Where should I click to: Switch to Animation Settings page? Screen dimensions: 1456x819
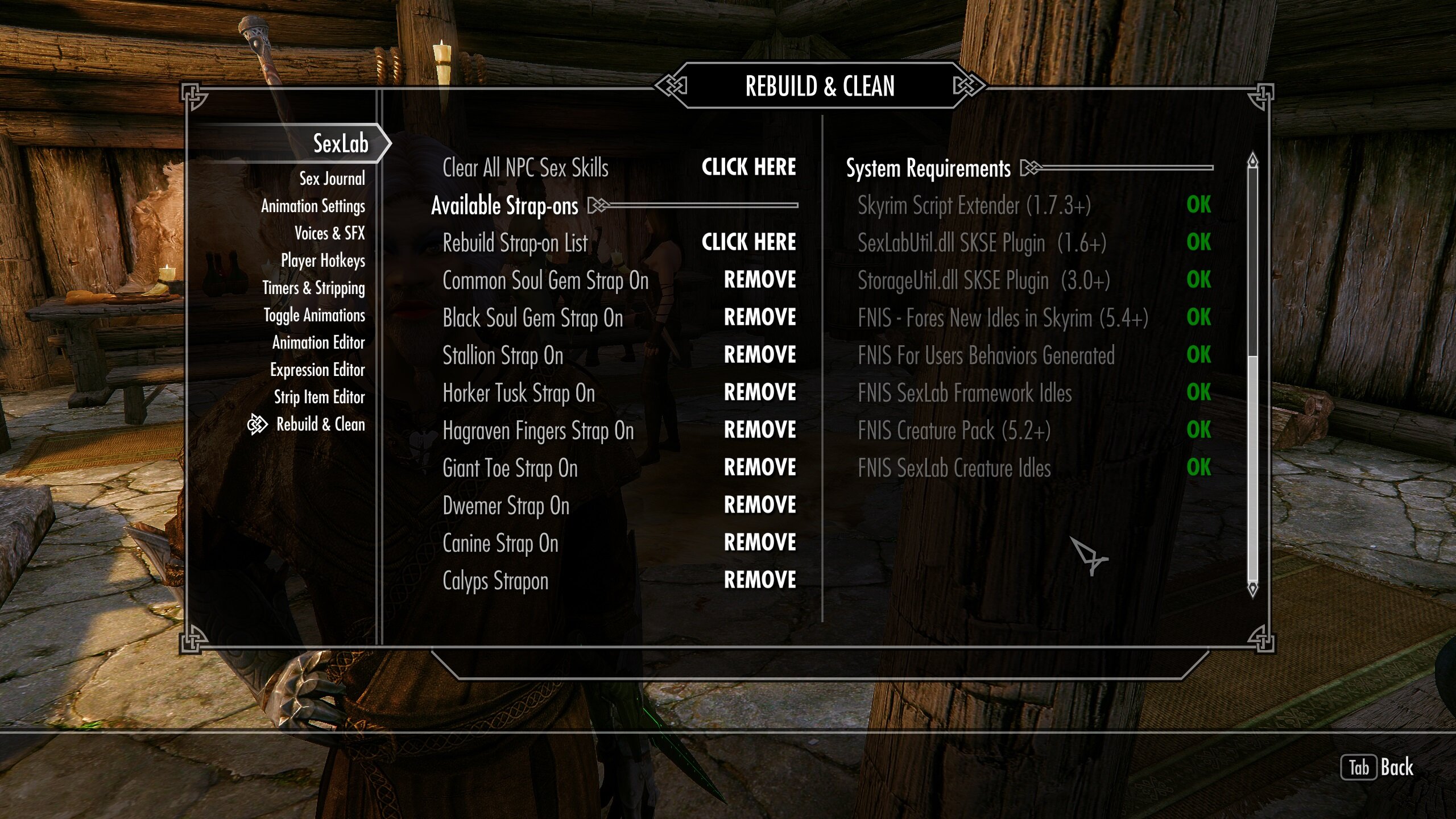(x=313, y=206)
